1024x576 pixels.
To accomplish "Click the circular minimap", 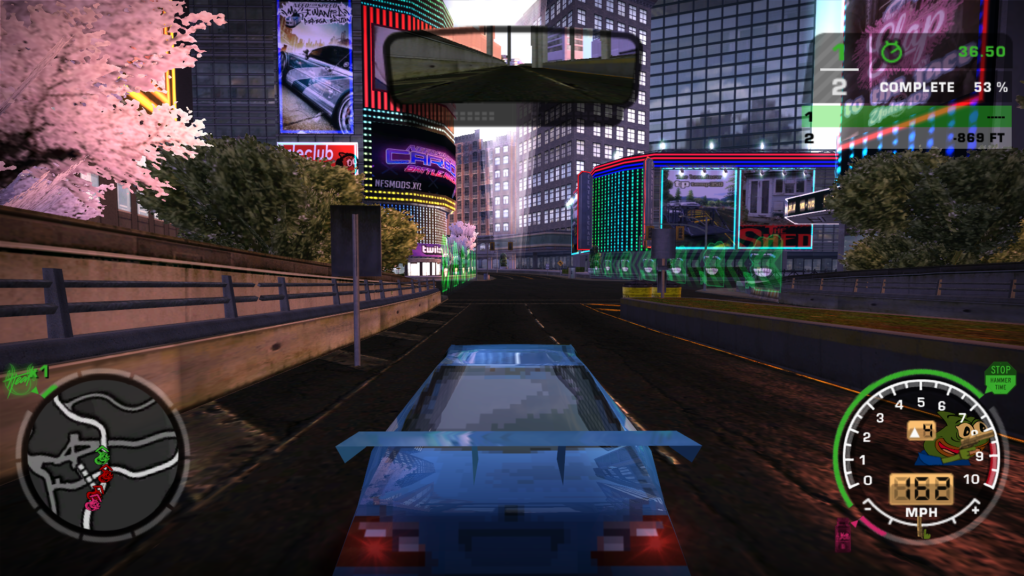I will 102,457.
